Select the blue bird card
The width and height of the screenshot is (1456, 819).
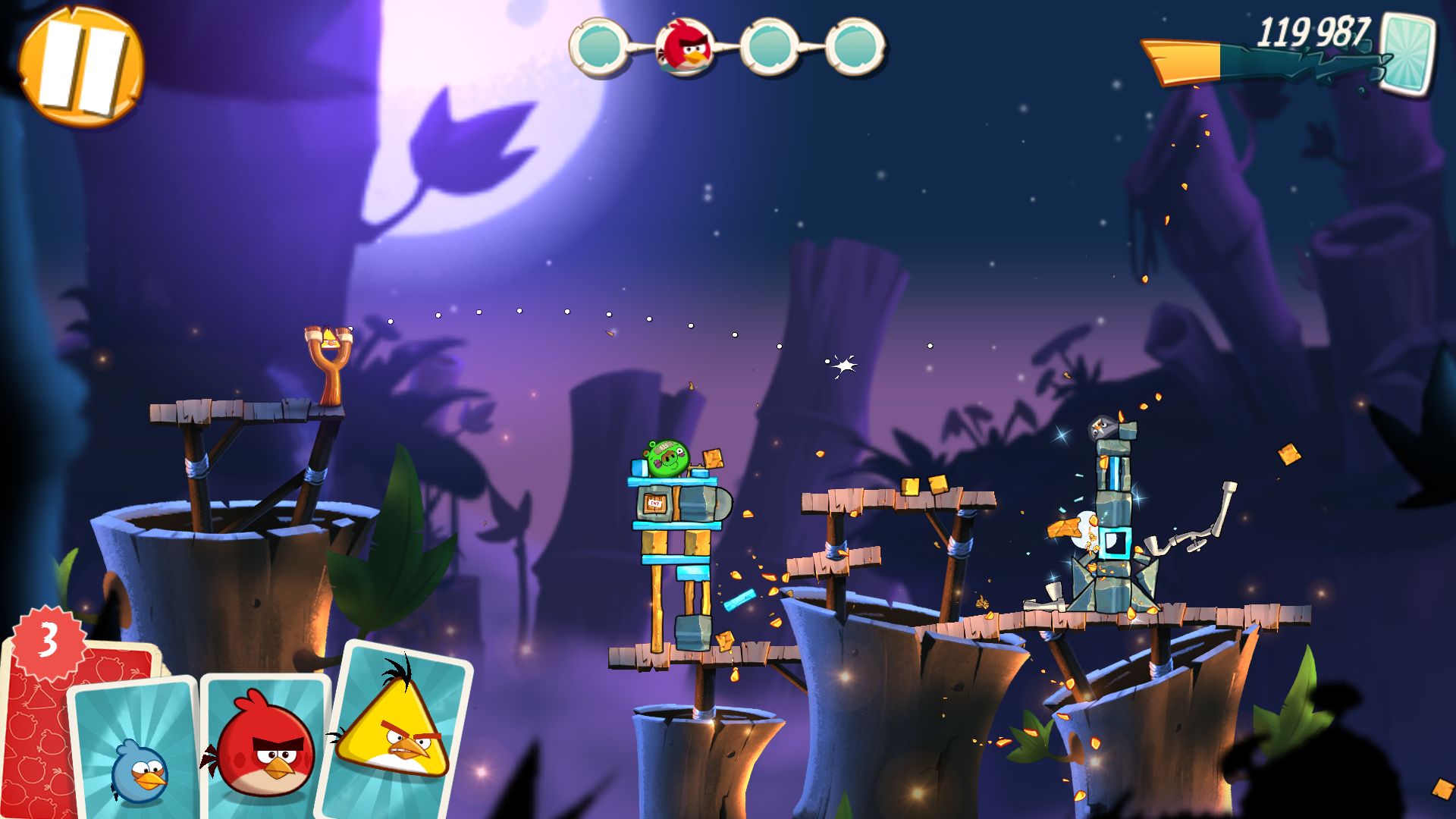point(136,751)
